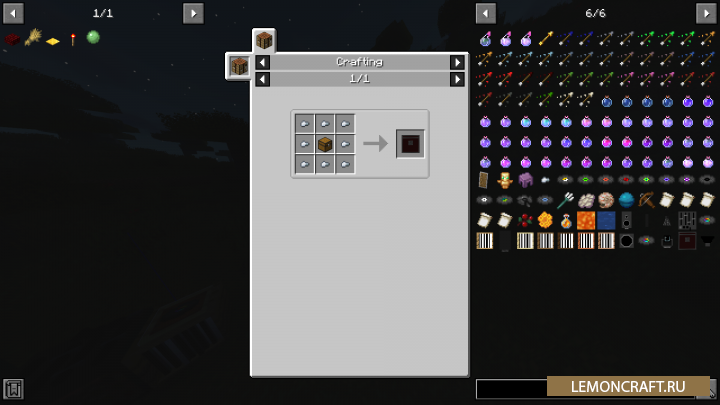The width and height of the screenshot is (720, 405).
Task: Select the gold pressure plate bookmark
Action: 53,40
